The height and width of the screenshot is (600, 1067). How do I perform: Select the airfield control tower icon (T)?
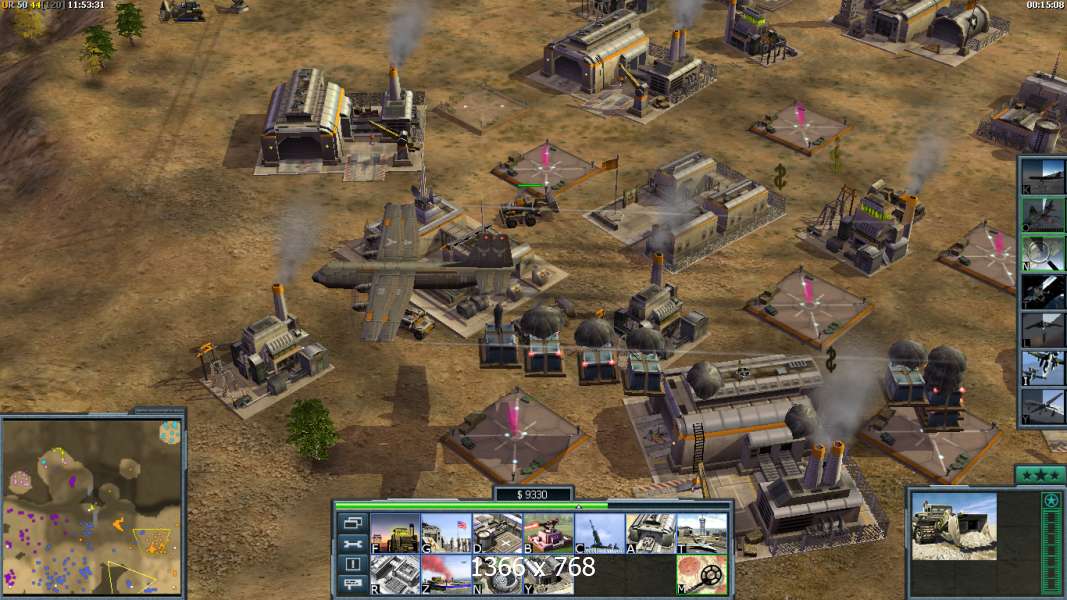click(701, 533)
